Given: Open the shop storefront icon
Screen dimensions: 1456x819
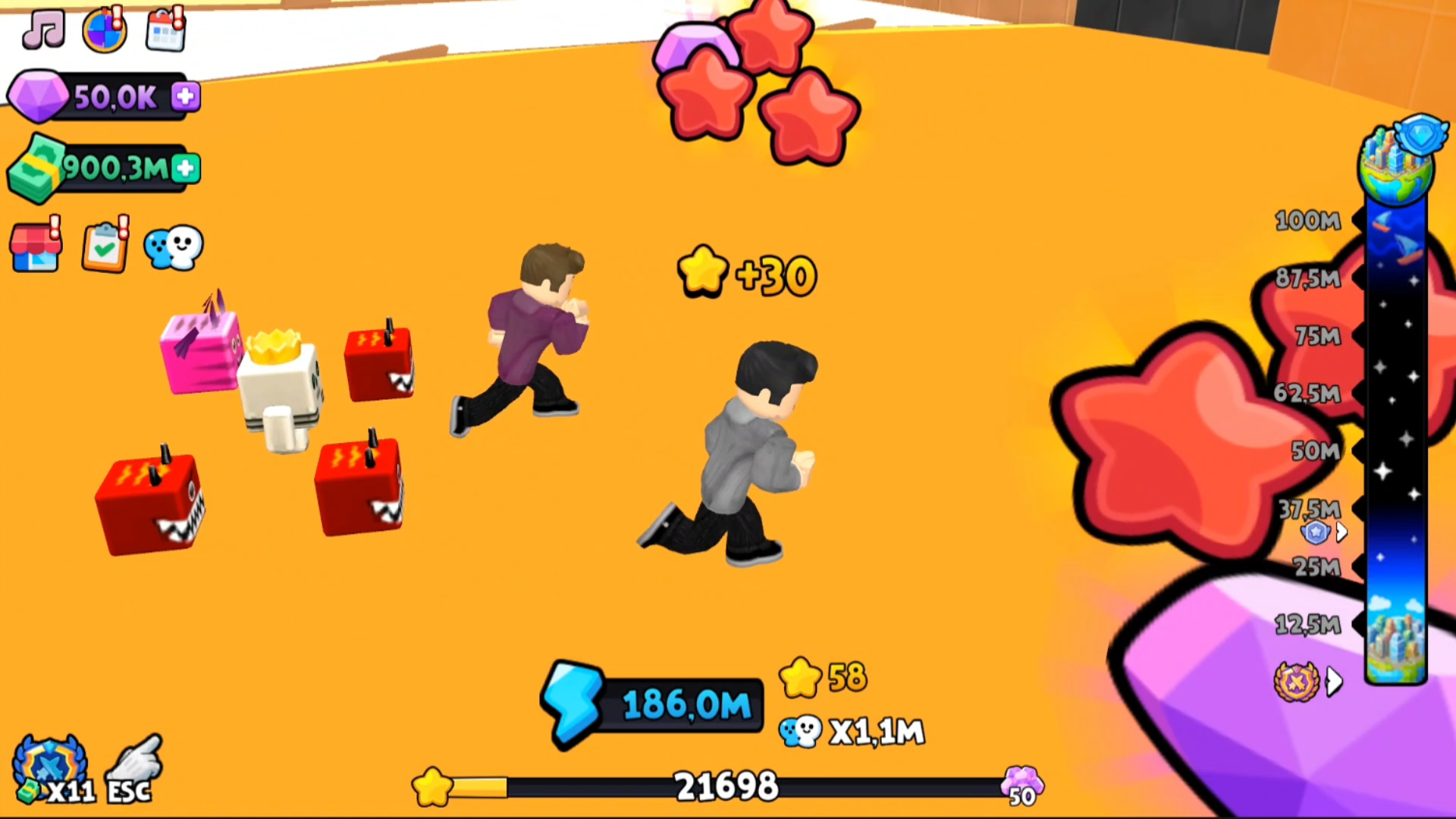Looking at the screenshot, I should coord(36,246).
